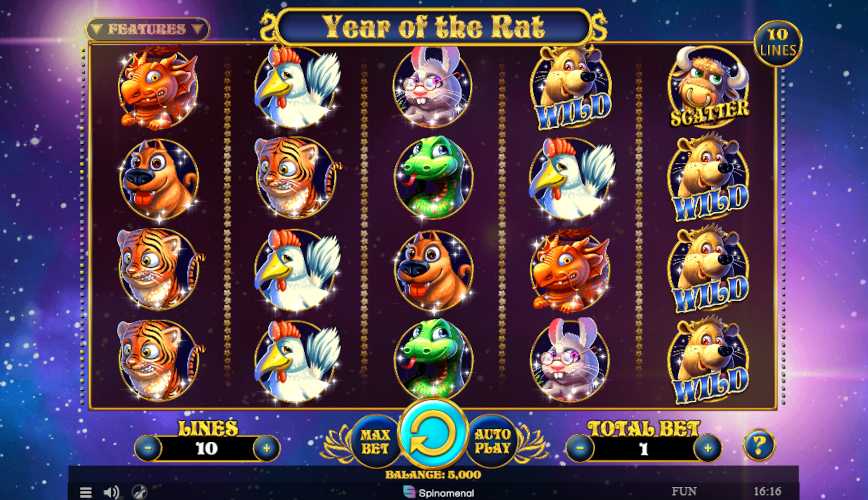868x500 pixels.
Task: Click the crossed-out icon beside the speaker
Action: coord(139,492)
